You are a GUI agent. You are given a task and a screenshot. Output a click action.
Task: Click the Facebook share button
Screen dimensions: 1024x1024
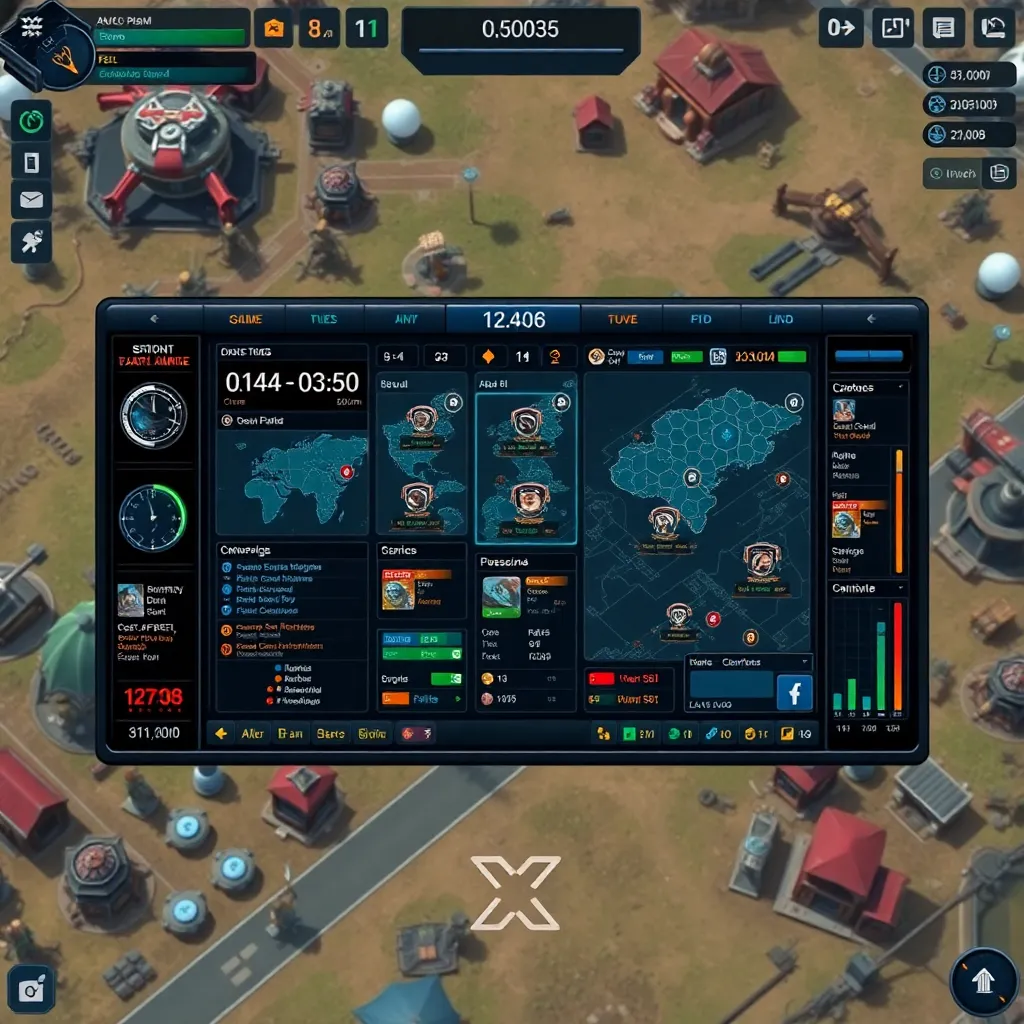pos(795,692)
